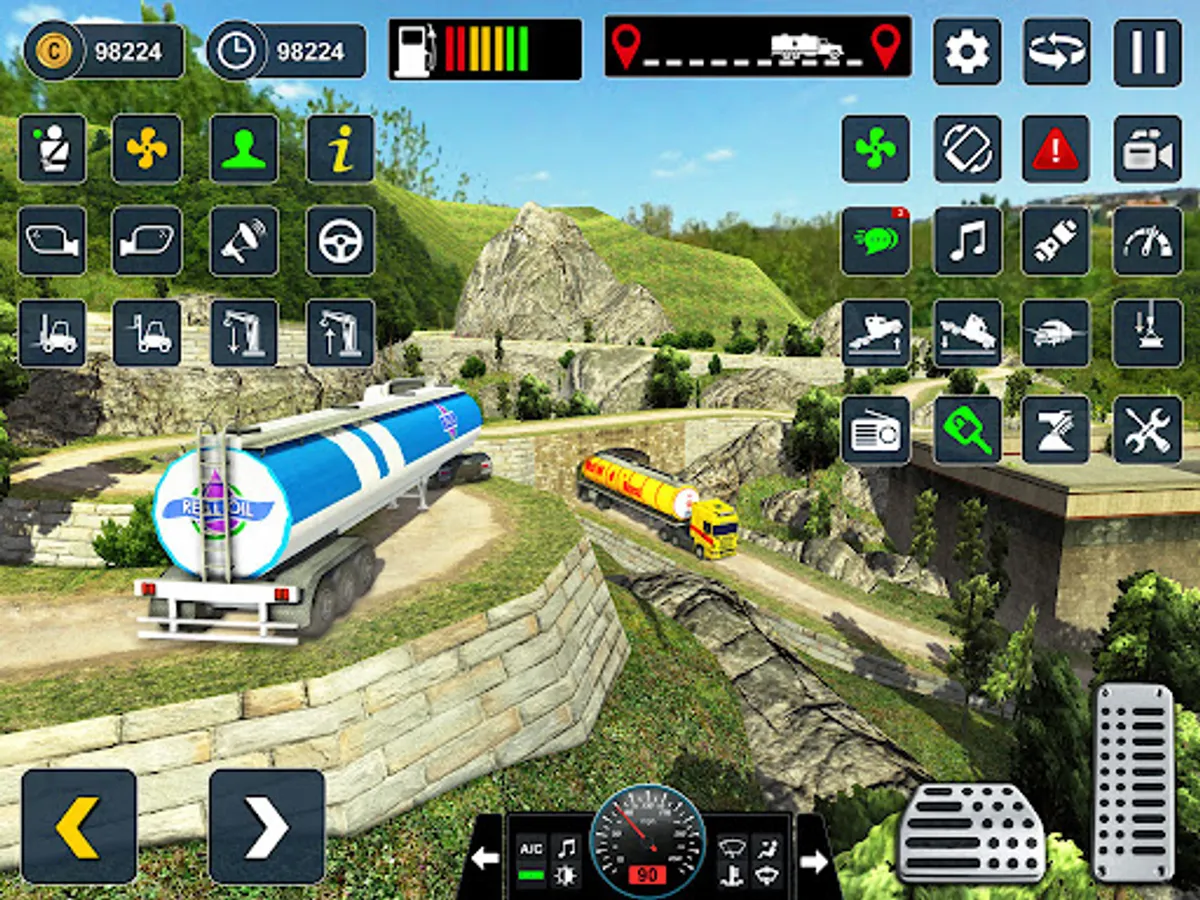Viewport: 1200px width, 900px height.
Task: Turn on the red hazard warning
Action: coord(1055,149)
